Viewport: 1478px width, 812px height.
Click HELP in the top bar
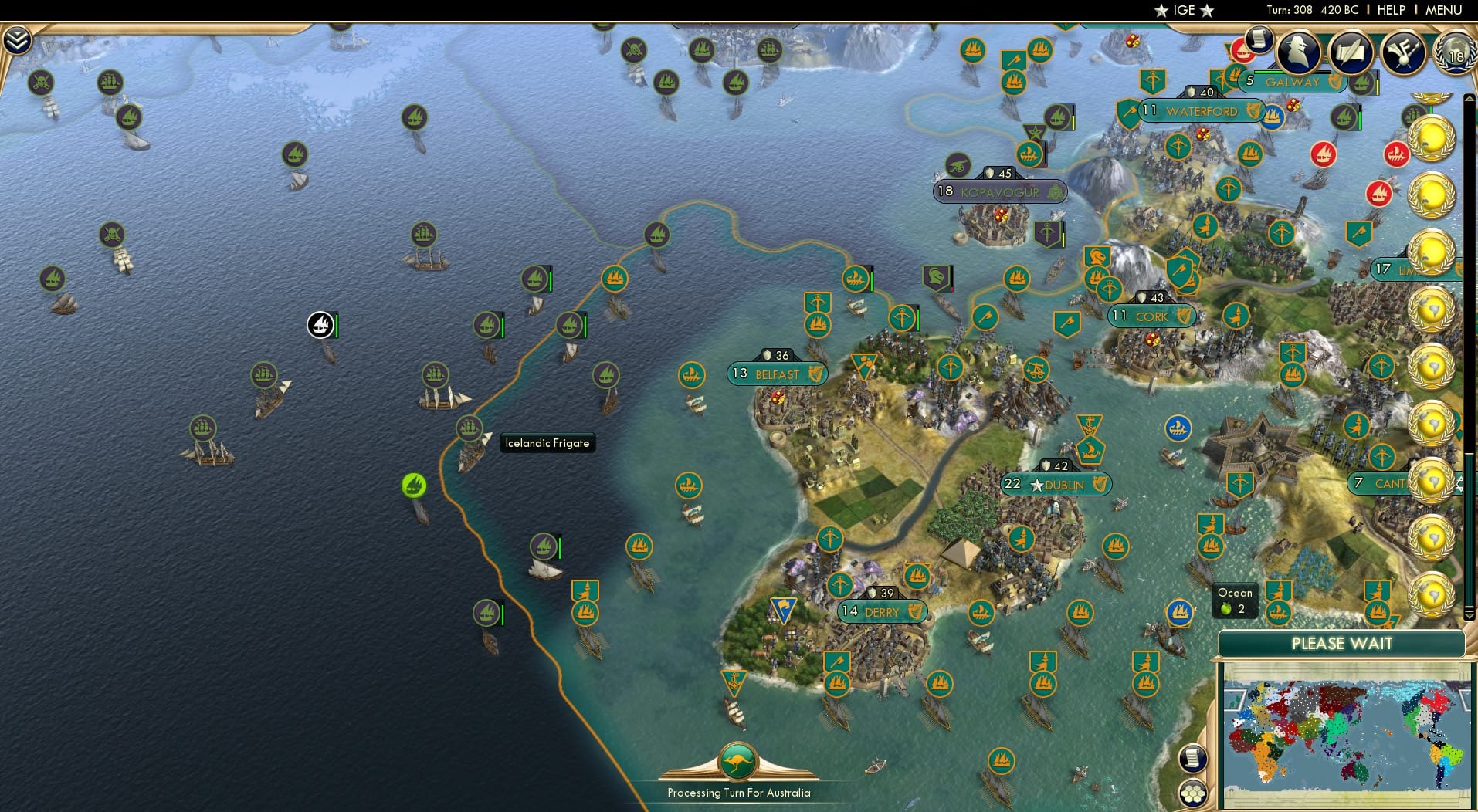tap(1390, 10)
